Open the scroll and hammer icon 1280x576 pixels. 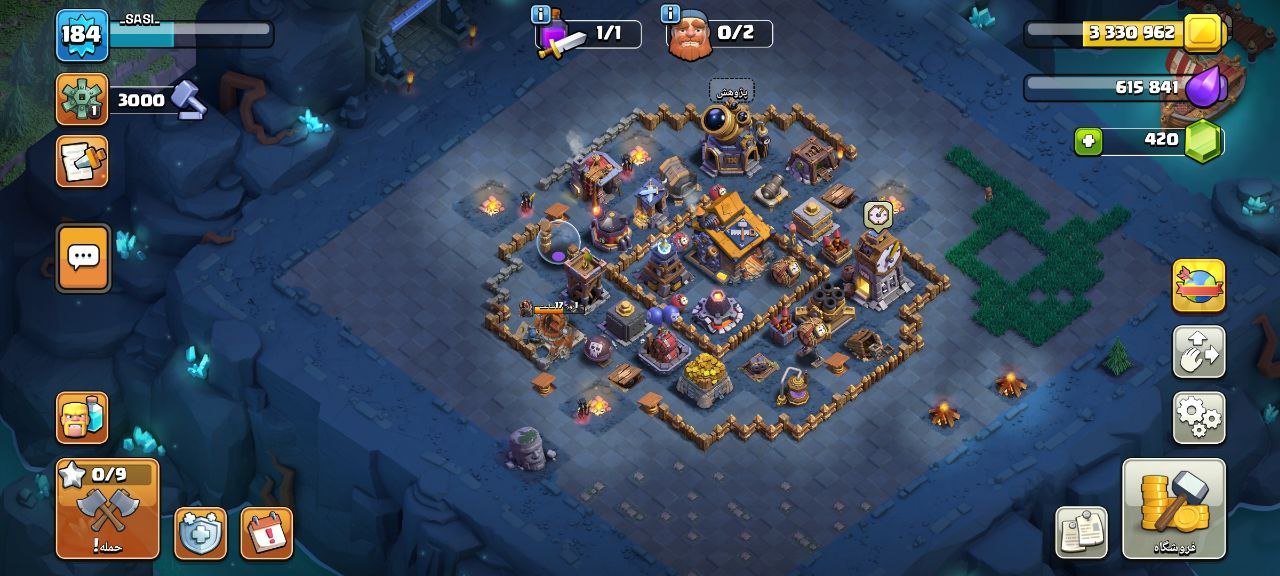82,162
